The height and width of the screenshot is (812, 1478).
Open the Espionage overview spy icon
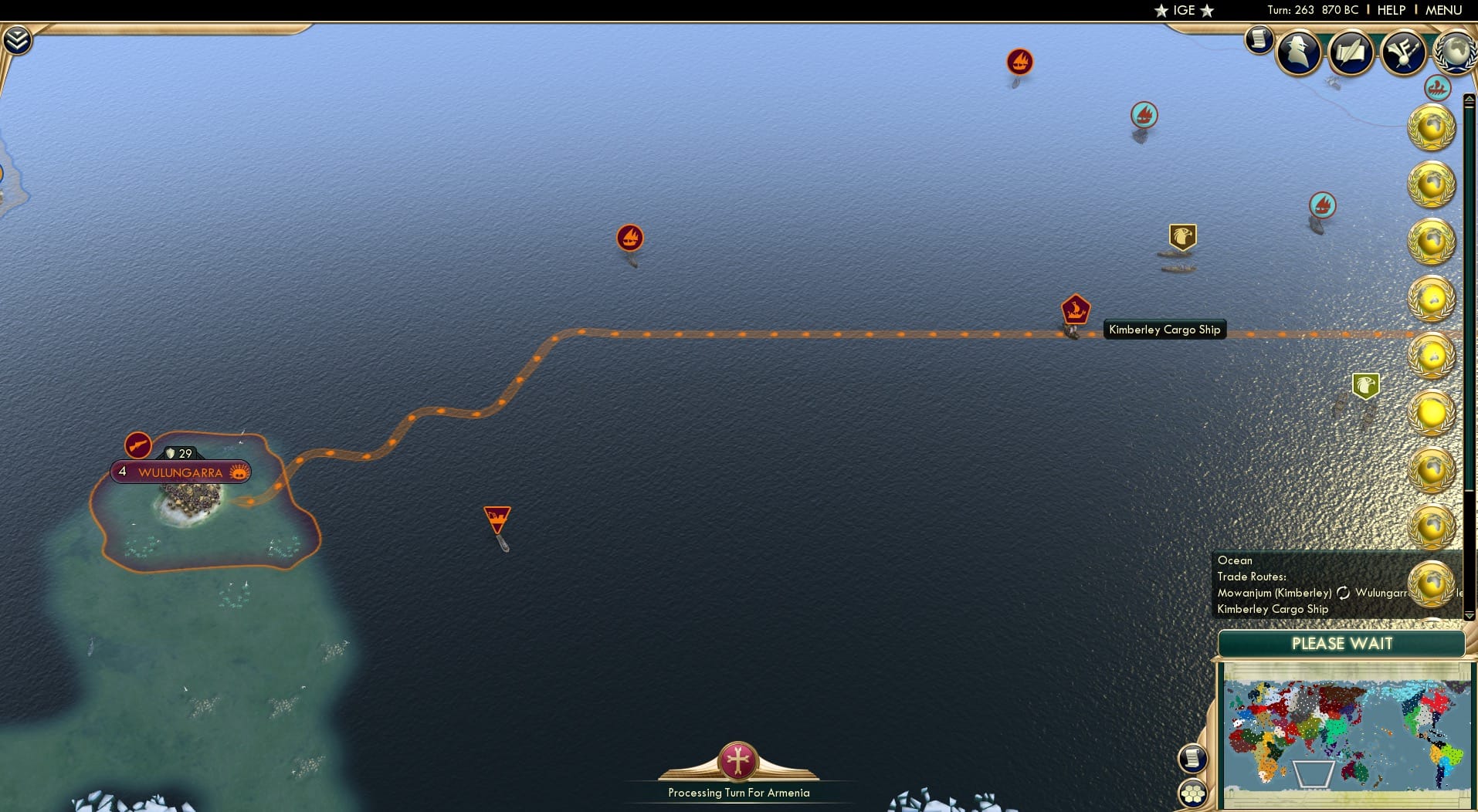(x=1298, y=52)
